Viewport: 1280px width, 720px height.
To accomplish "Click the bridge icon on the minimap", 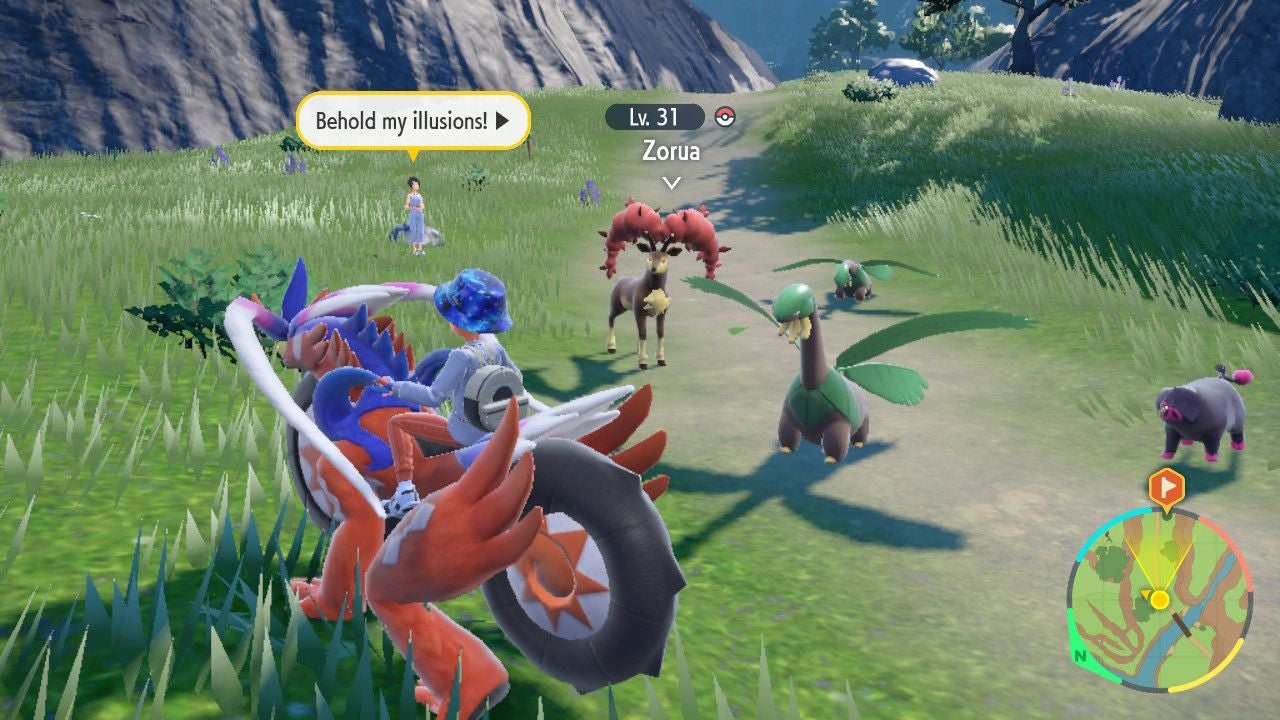I will pos(1181,623).
